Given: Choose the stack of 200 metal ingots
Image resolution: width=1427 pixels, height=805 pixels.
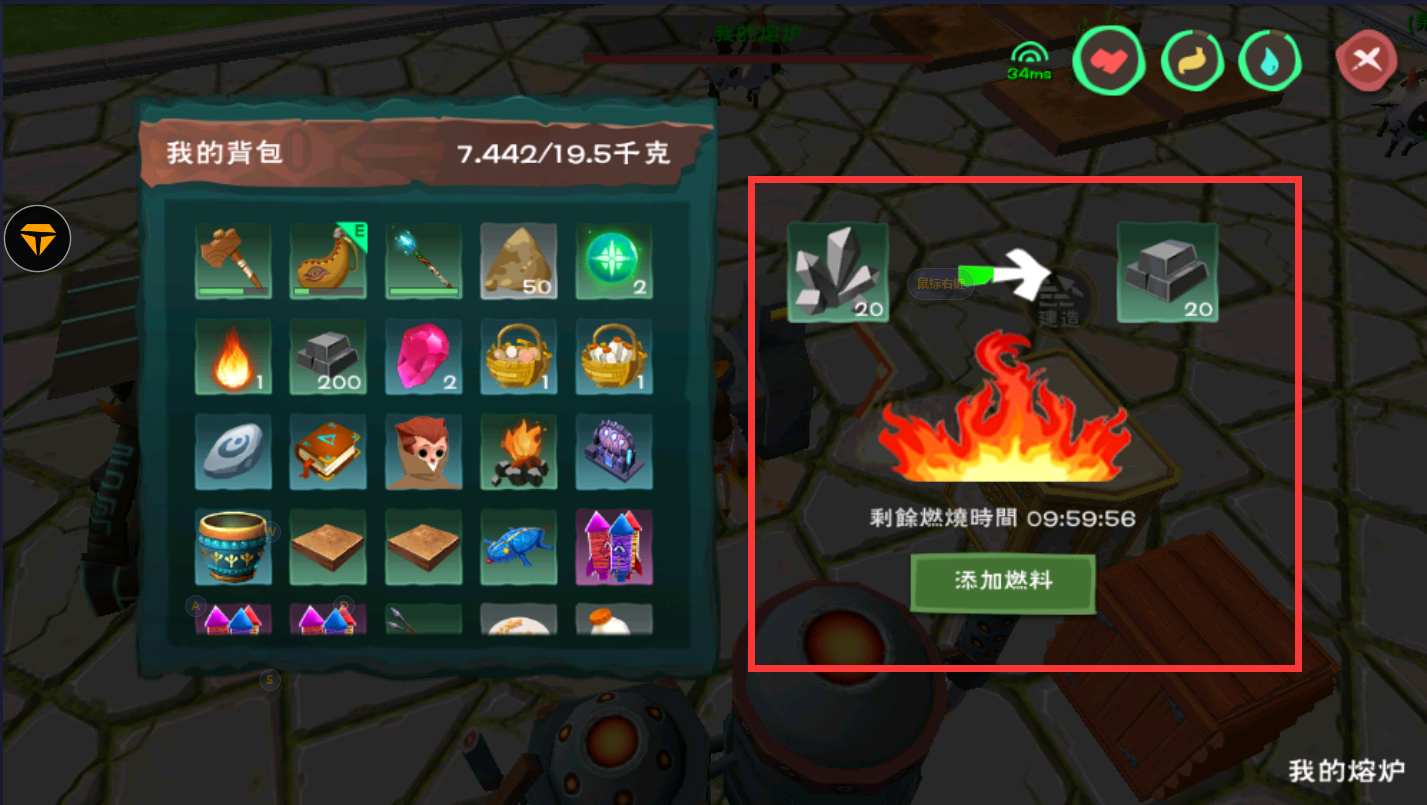Looking at the screenshot, I should pyautogui.click(x=328, y=357).
